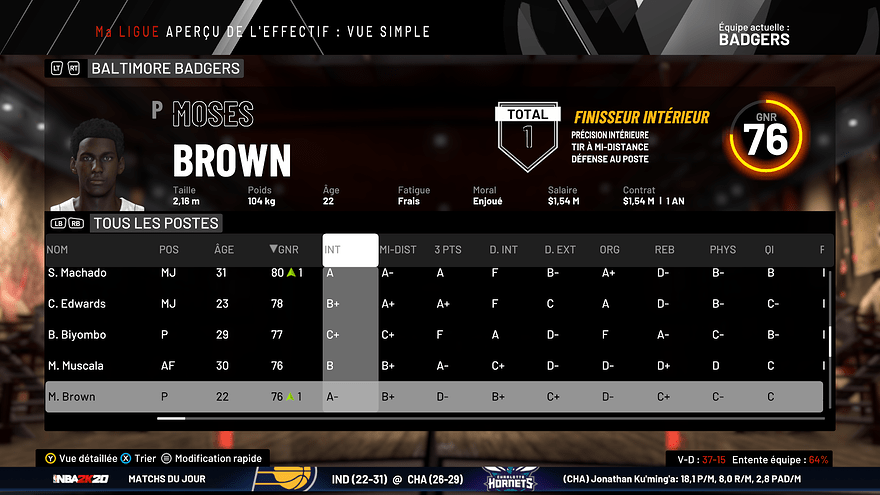Click the POS column header
Viewport: 880px width, 495px height.
(x=169, y=249)
